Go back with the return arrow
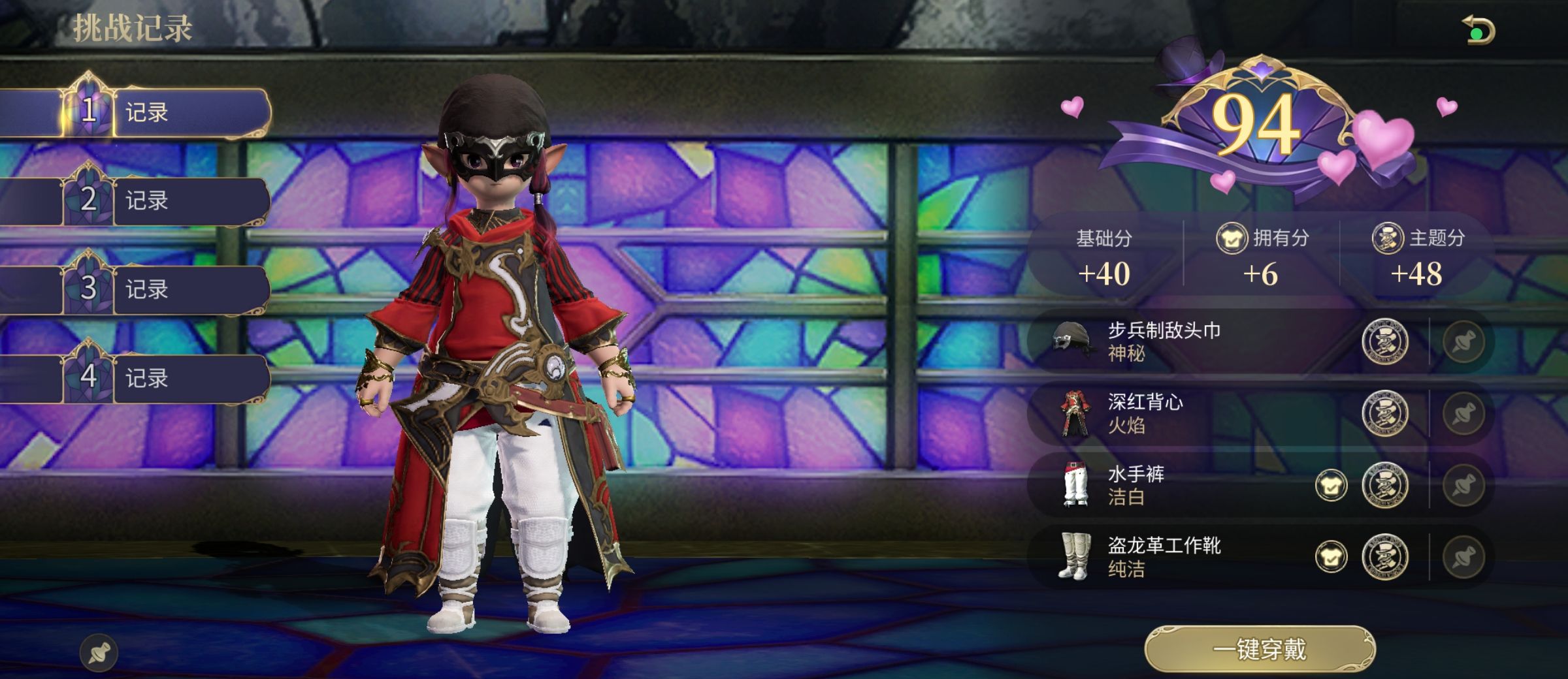 point(1478,31)
